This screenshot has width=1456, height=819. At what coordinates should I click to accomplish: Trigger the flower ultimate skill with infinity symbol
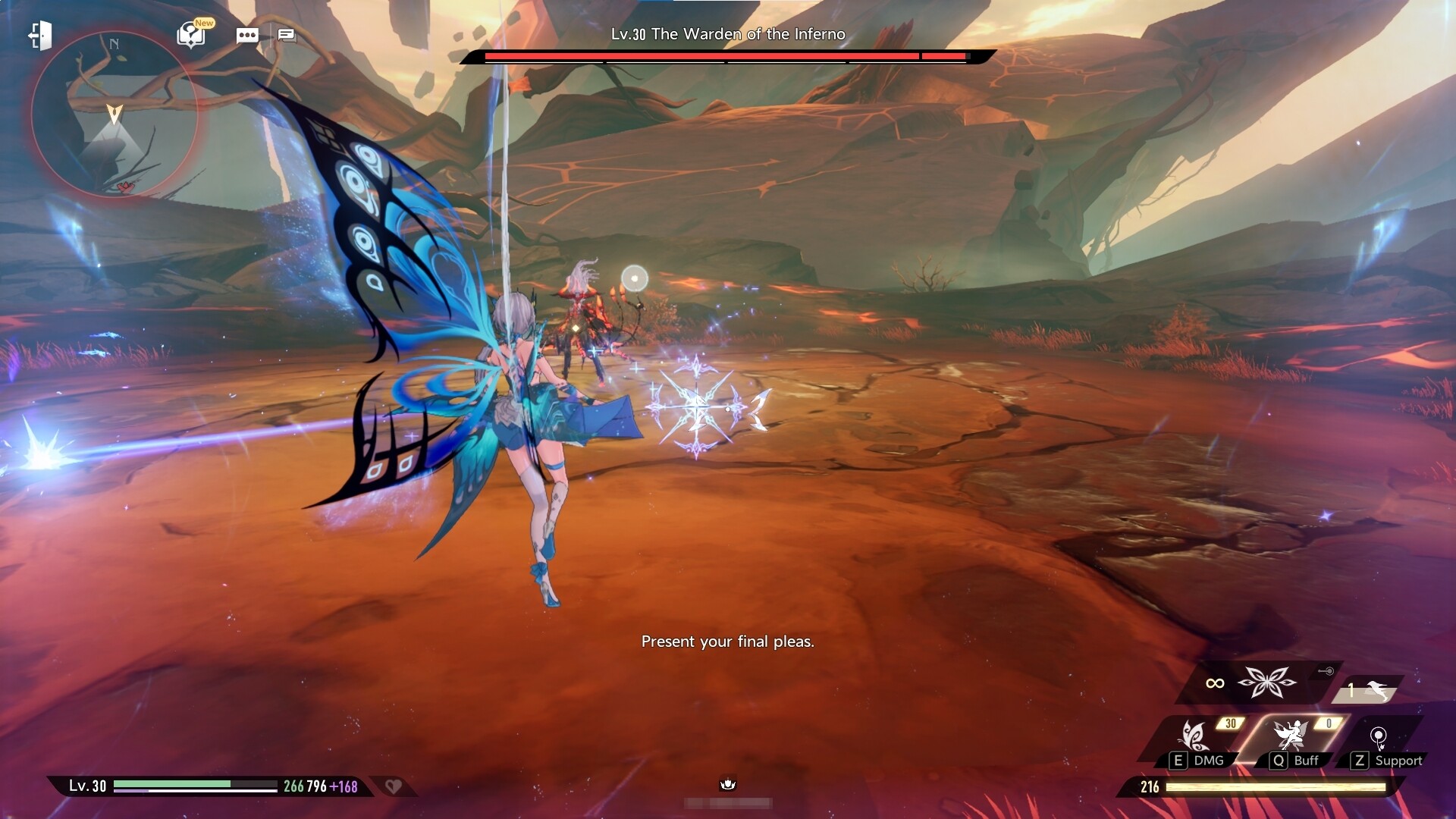coord(1267,682)
